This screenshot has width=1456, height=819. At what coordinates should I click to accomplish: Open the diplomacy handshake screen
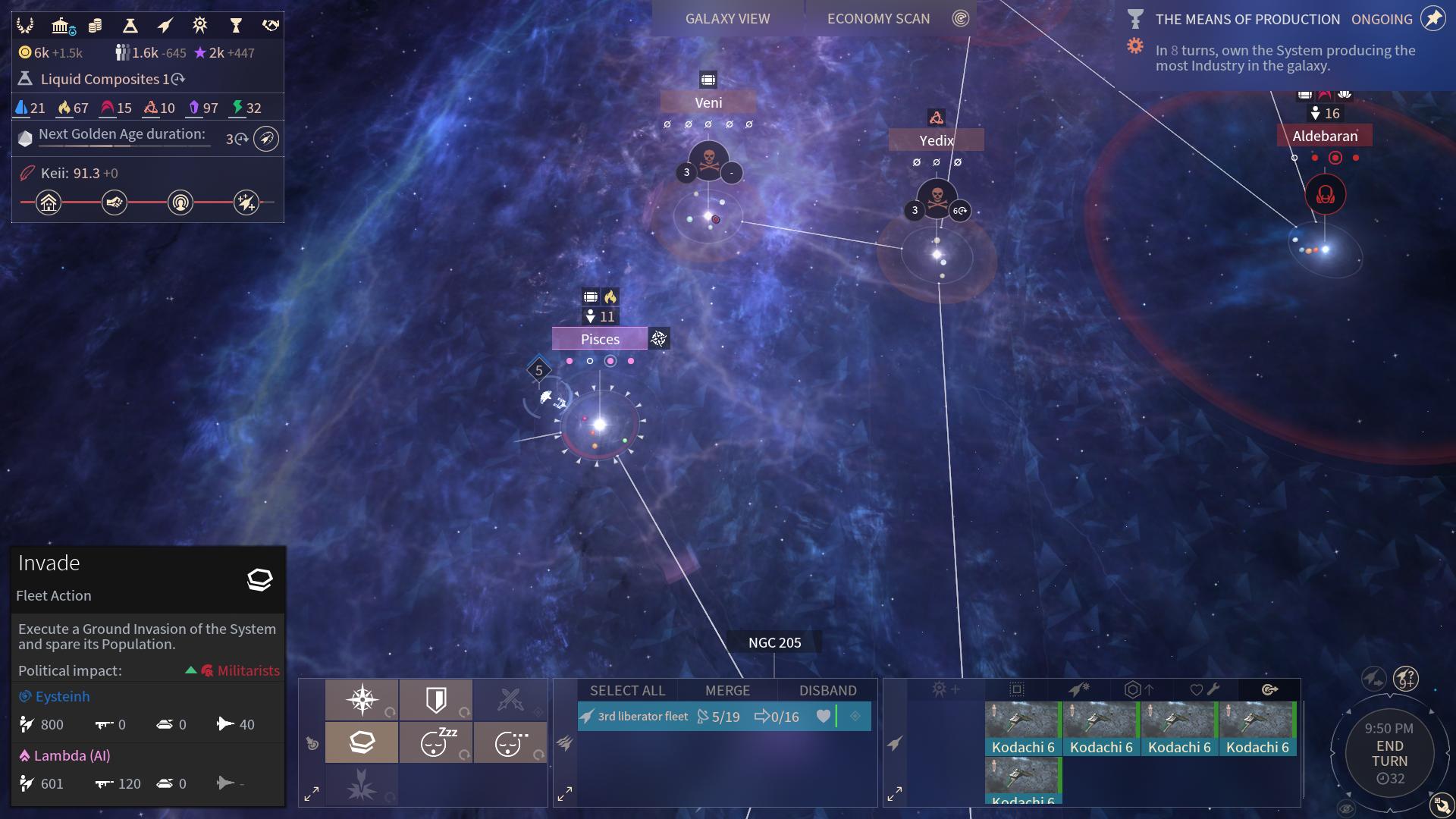271,26
